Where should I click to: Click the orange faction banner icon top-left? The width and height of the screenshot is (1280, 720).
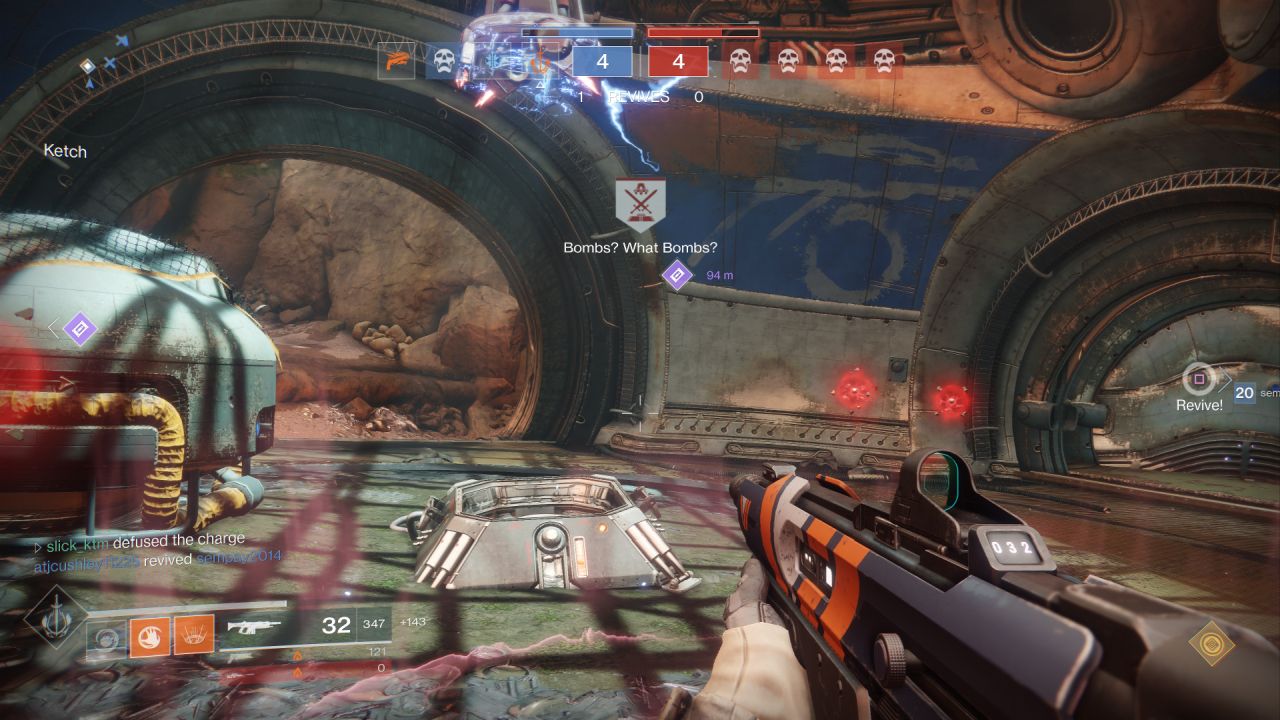click(x=397, y=60)
